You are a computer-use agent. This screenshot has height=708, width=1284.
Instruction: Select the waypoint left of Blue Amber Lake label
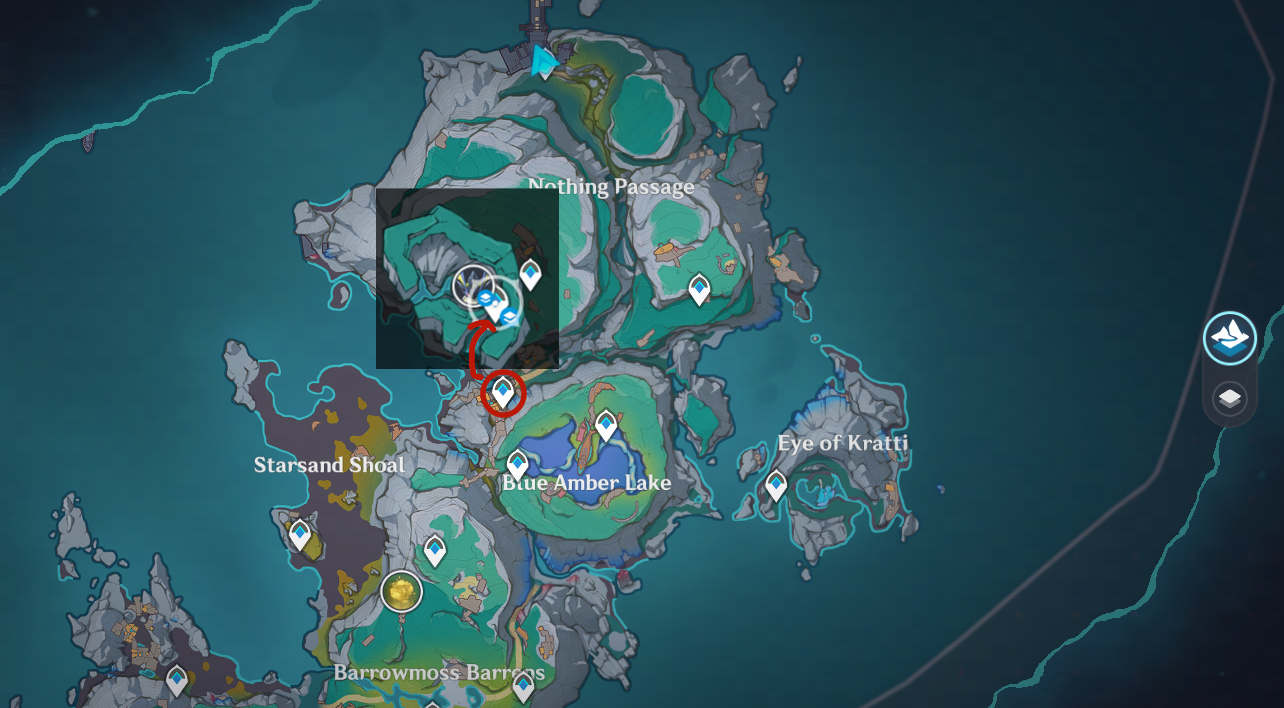coord(517,464)
